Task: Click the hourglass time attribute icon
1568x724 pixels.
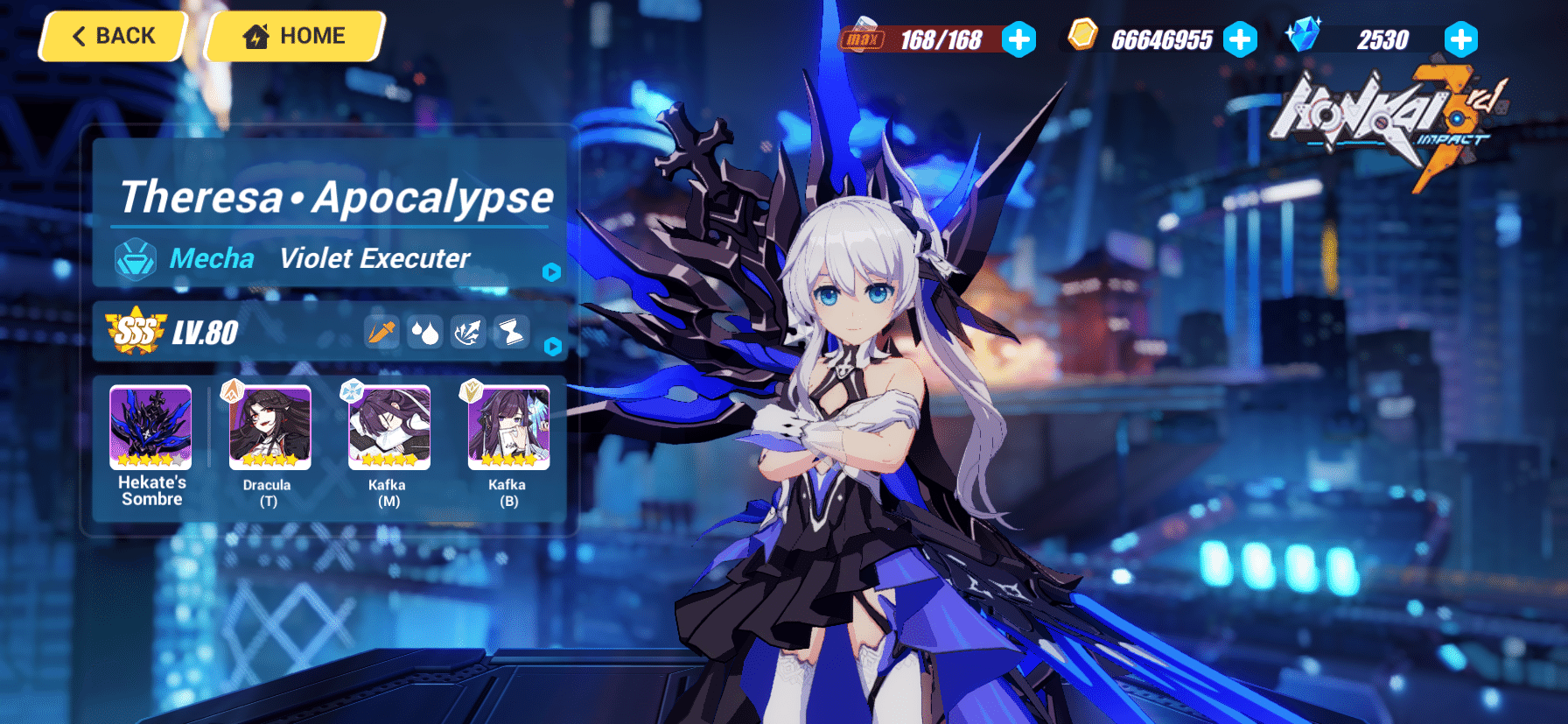Action: (x=511, y=333)
